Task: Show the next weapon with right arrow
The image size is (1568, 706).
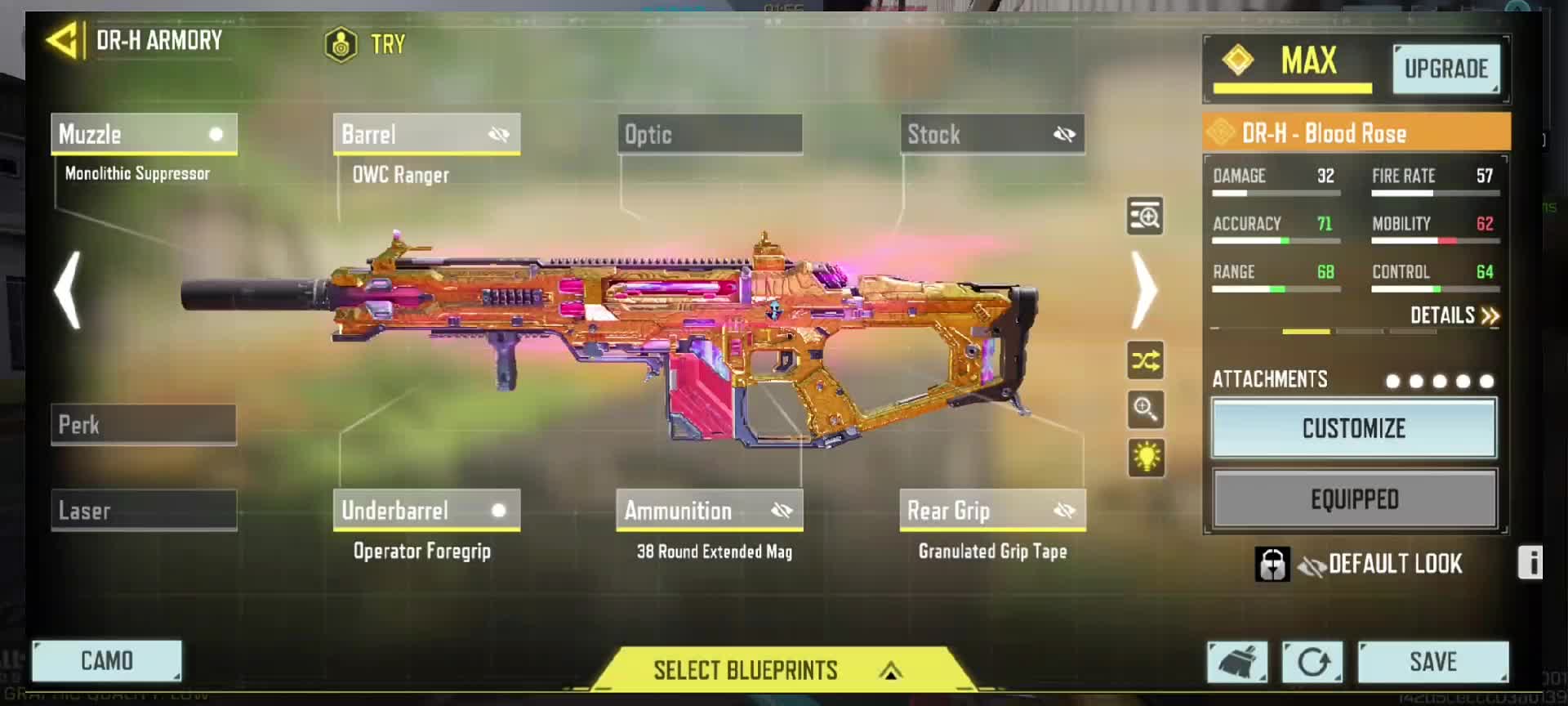Action: (1144, 289)
